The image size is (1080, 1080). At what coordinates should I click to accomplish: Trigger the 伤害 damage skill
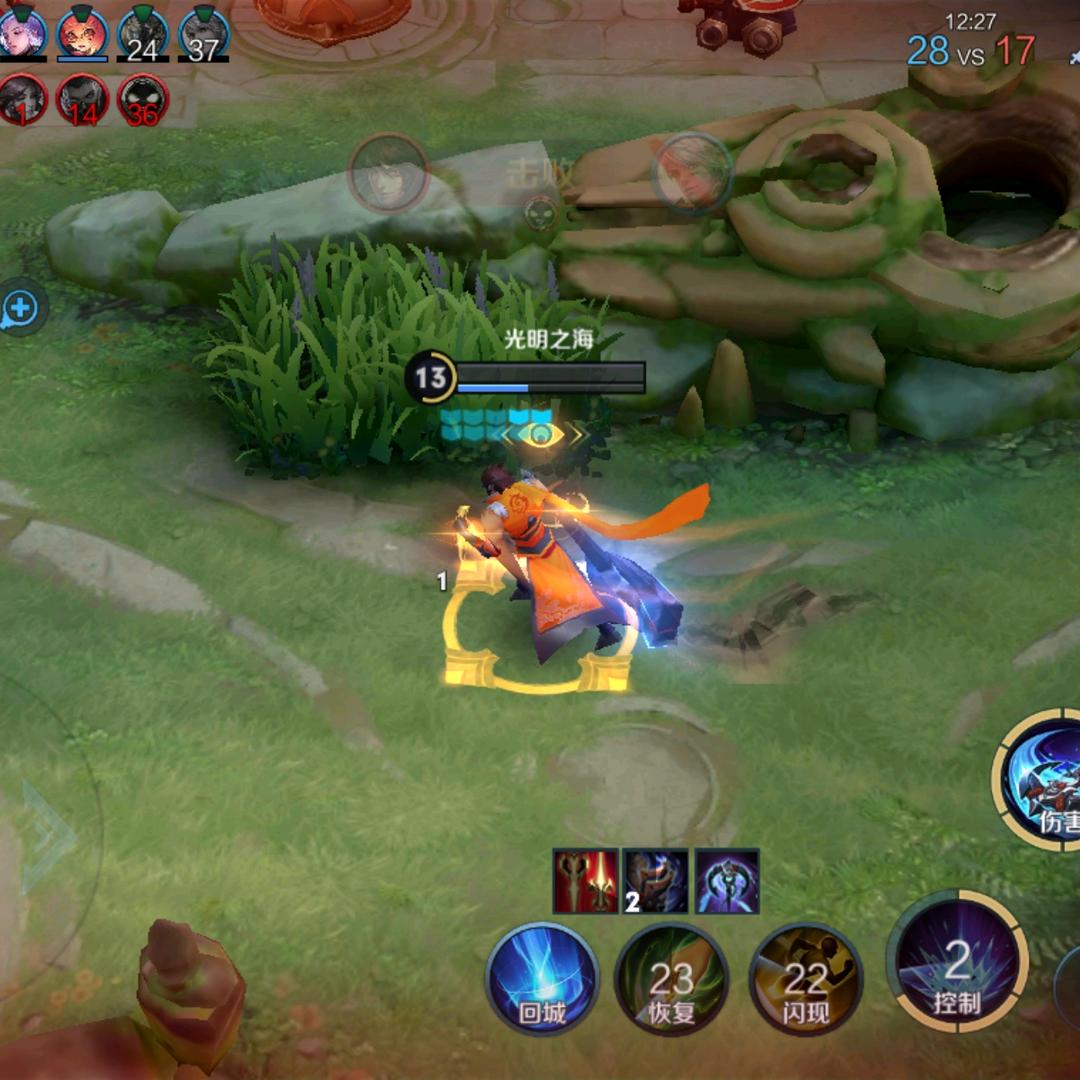pos(1045,781)
